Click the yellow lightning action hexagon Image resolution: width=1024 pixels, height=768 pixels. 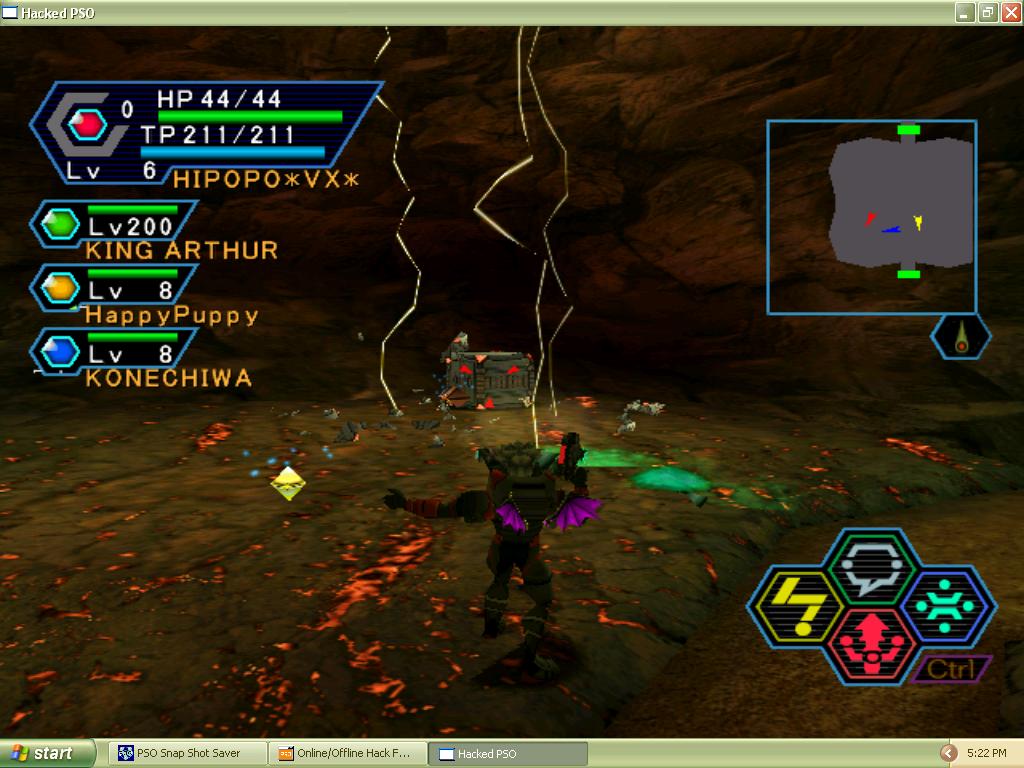point(795,607)
